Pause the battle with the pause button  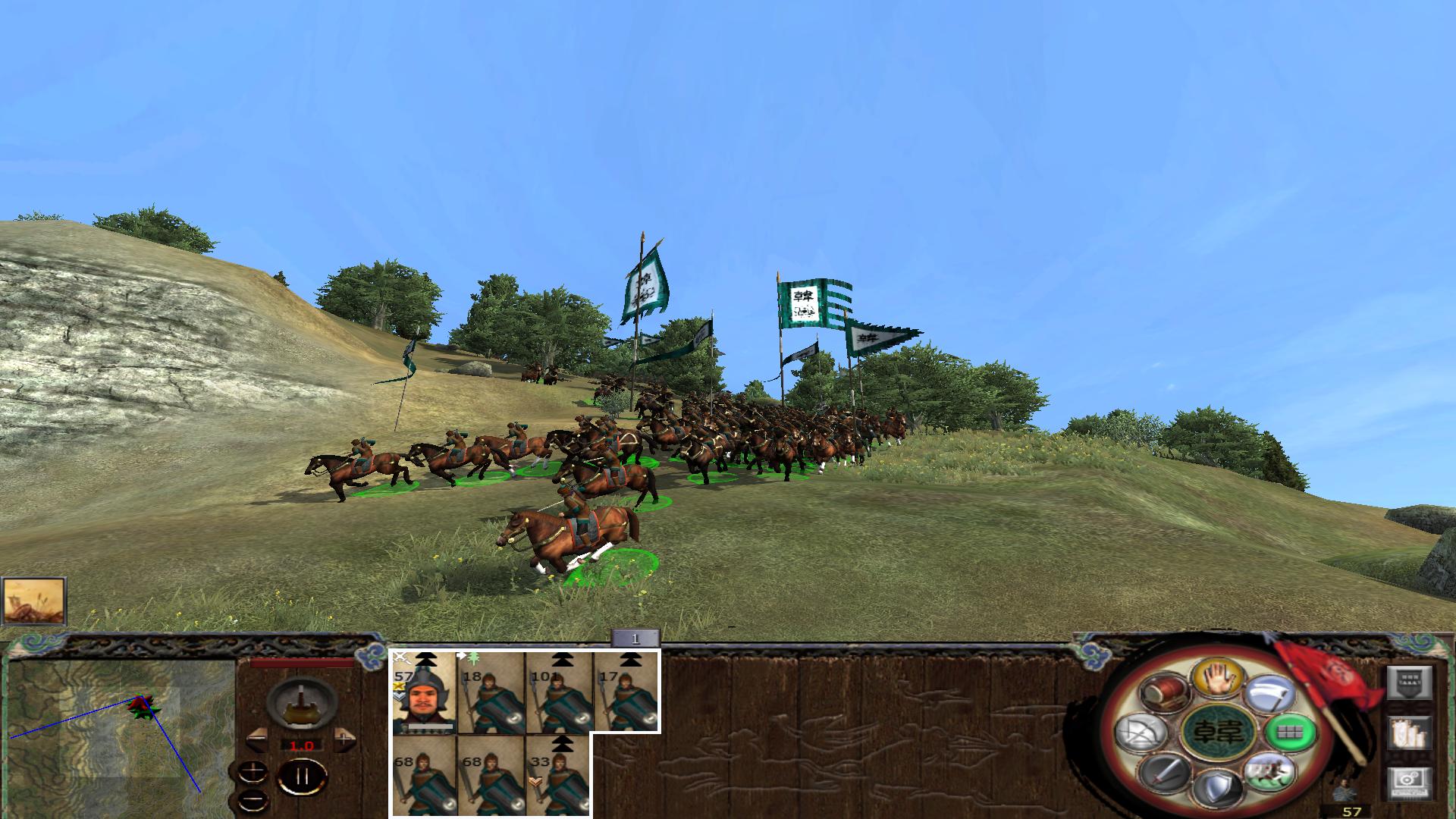coord(303,776)
